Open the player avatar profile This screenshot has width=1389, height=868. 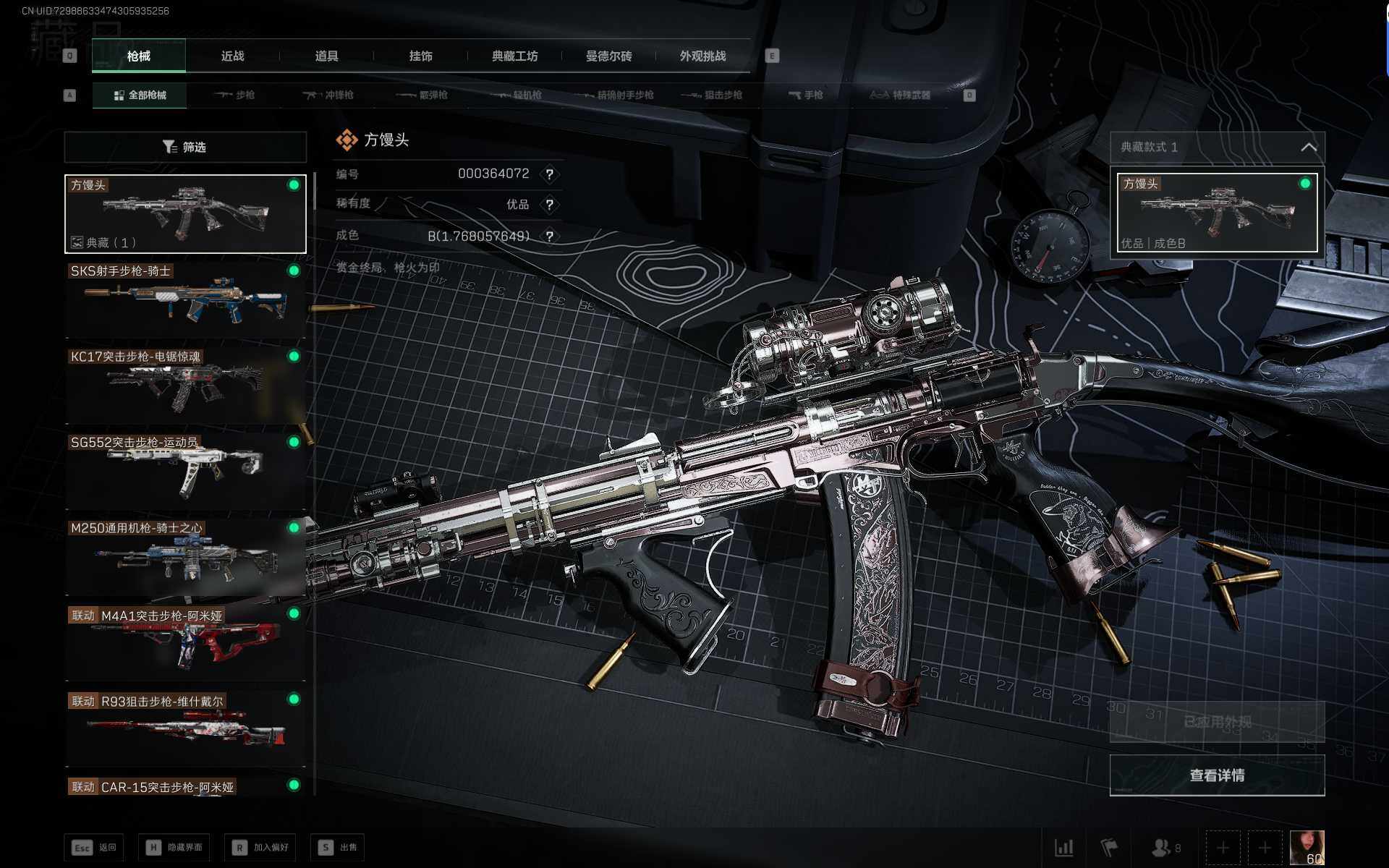click(1307, 847)
